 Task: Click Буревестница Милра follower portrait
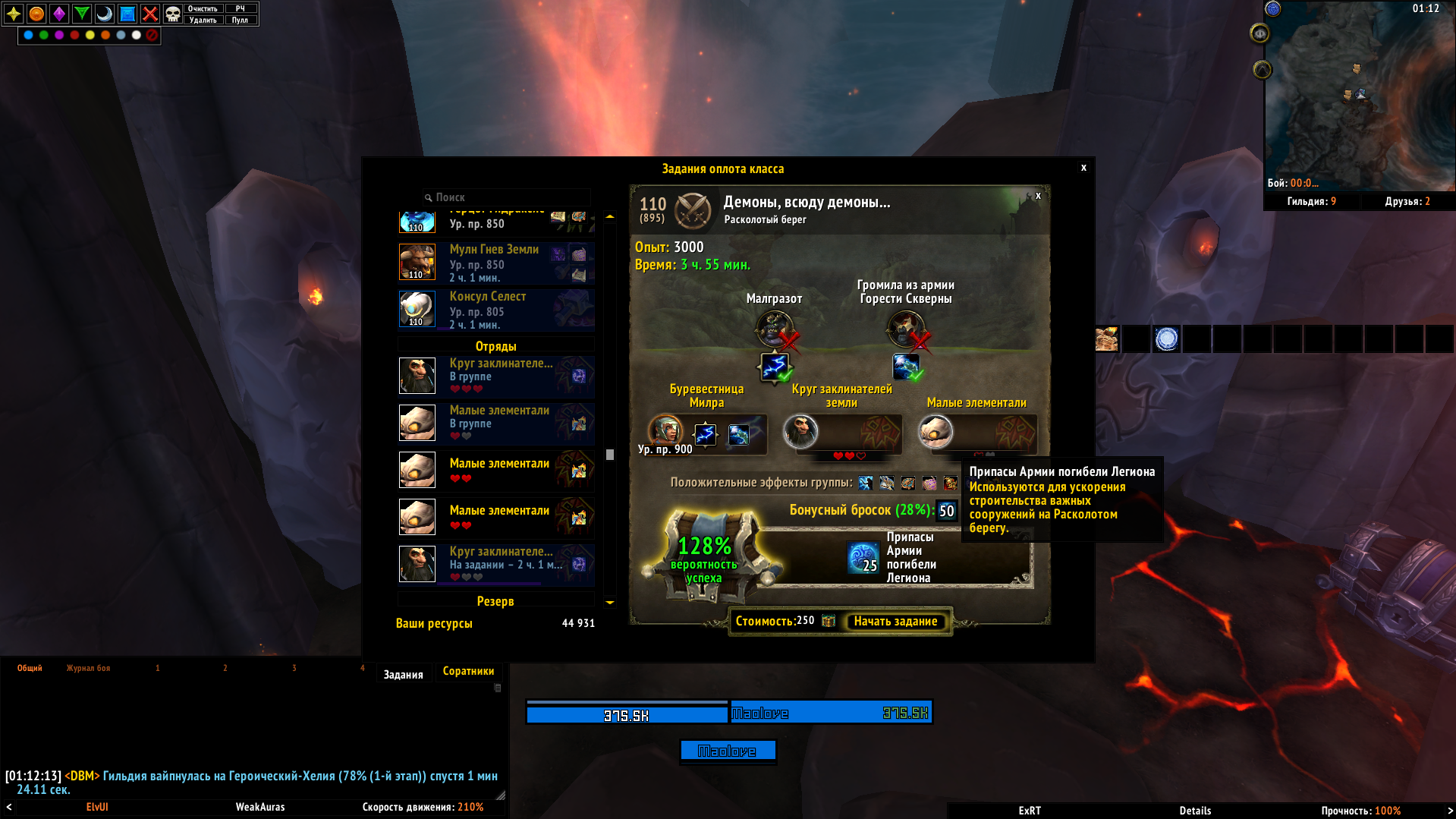[x=665, y=430]
